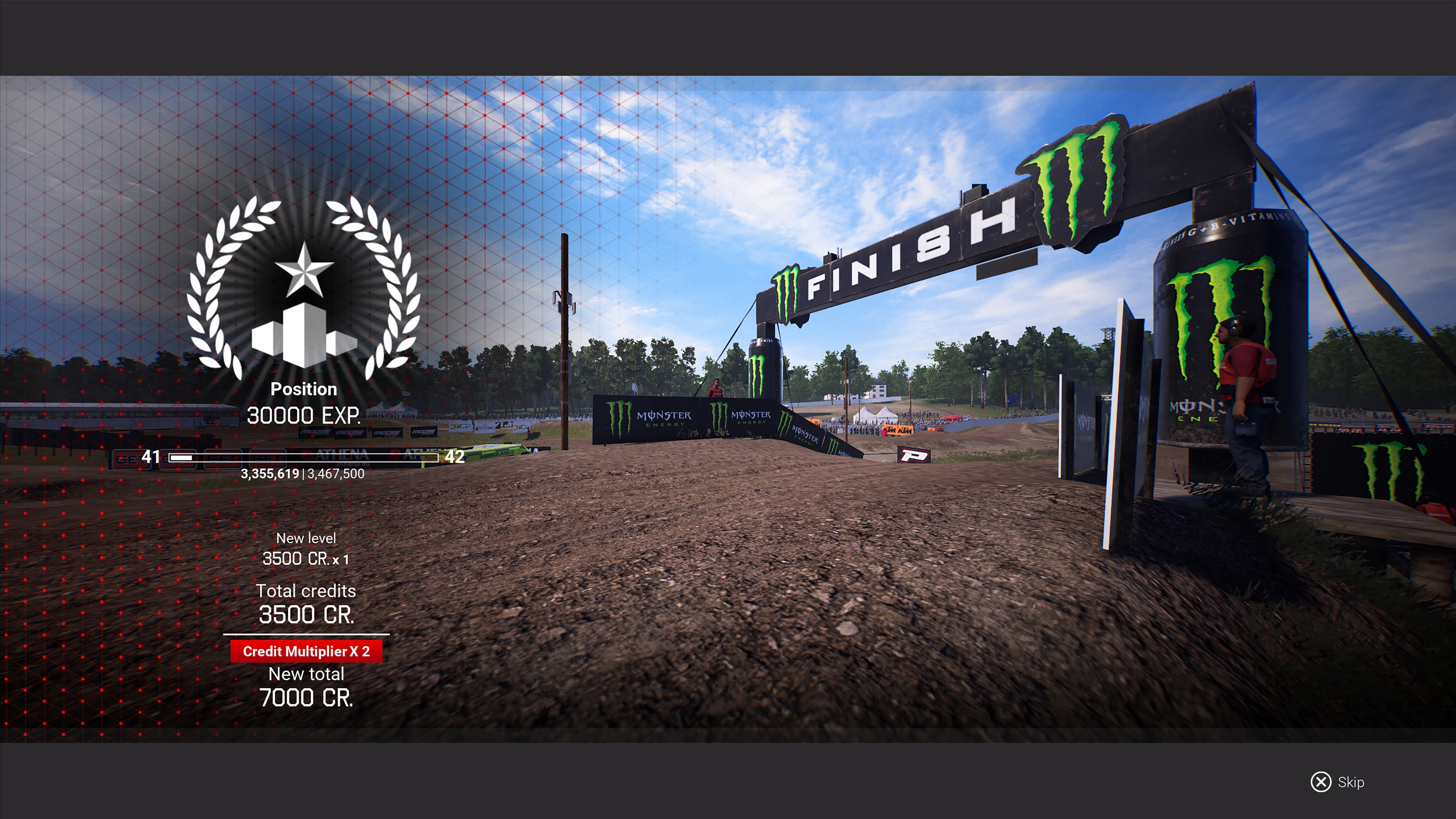Expand the Total credits breakdown
The image size is (1456, 819).
click(306, 591)
